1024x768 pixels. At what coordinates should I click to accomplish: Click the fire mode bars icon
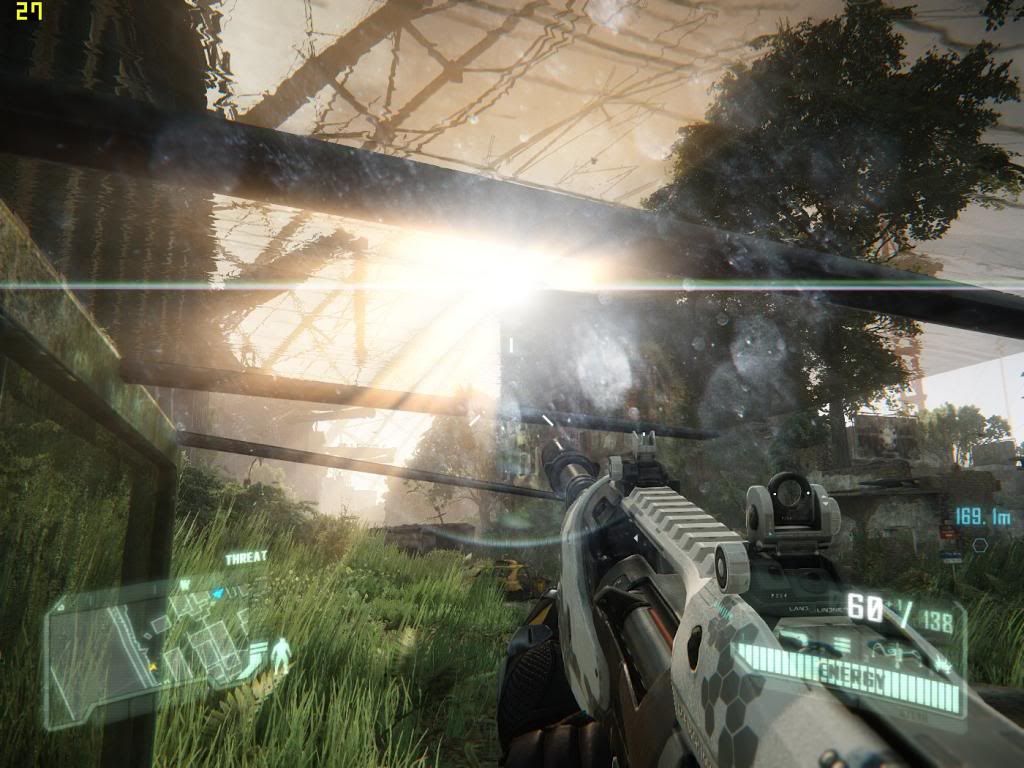pyautogui.click(x=842, y=645)
